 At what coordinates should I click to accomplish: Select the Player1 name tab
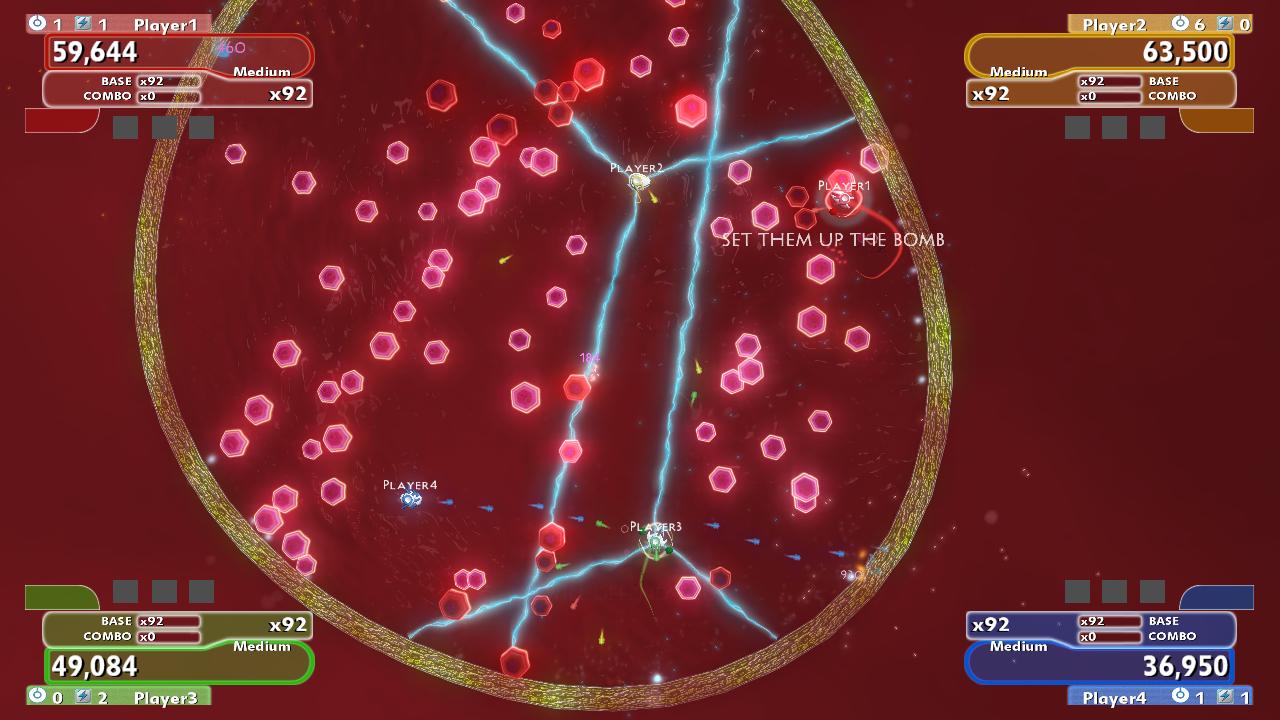[x=165, y=23]
